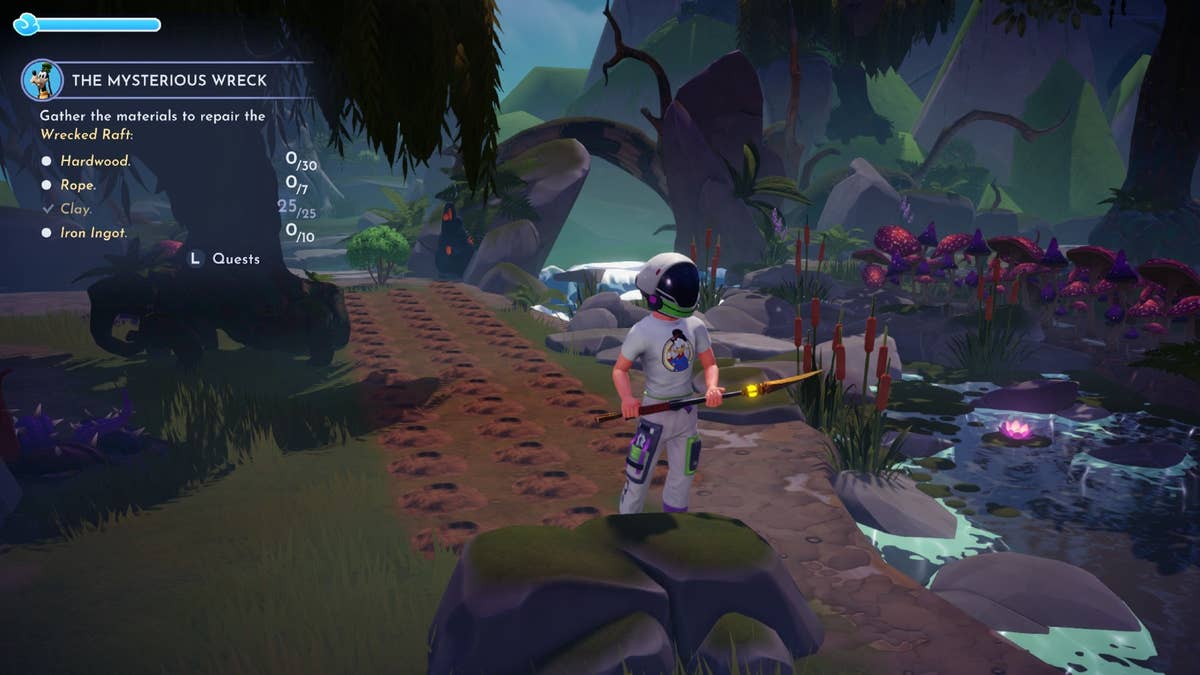The image size is (1200, 675).
Task: Select the Iron Ingot objective row
Action: click(x=93, y=233)
